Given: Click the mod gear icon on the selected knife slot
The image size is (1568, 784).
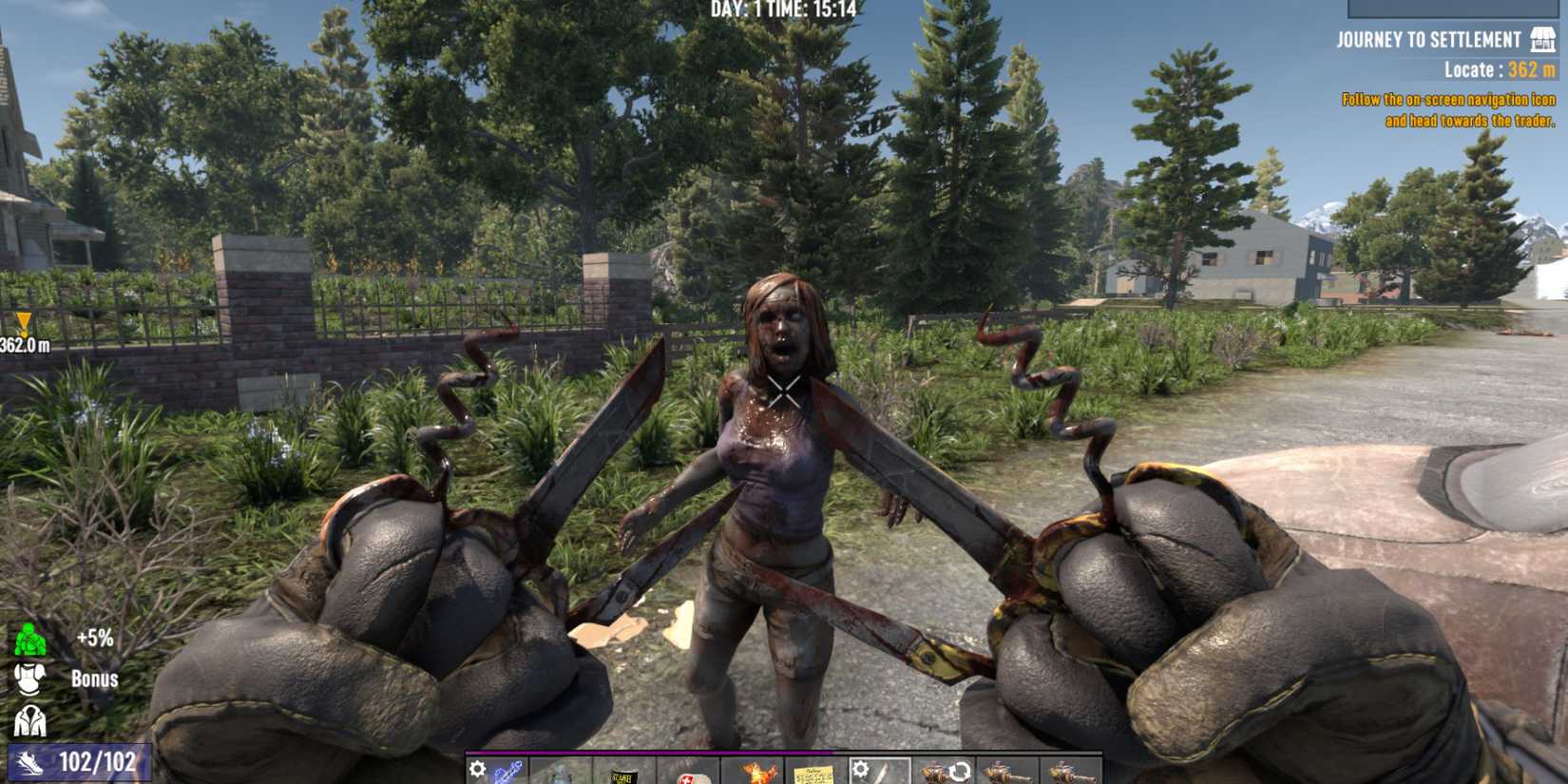Looking at the screenshot, I should (x=861, y=767).
